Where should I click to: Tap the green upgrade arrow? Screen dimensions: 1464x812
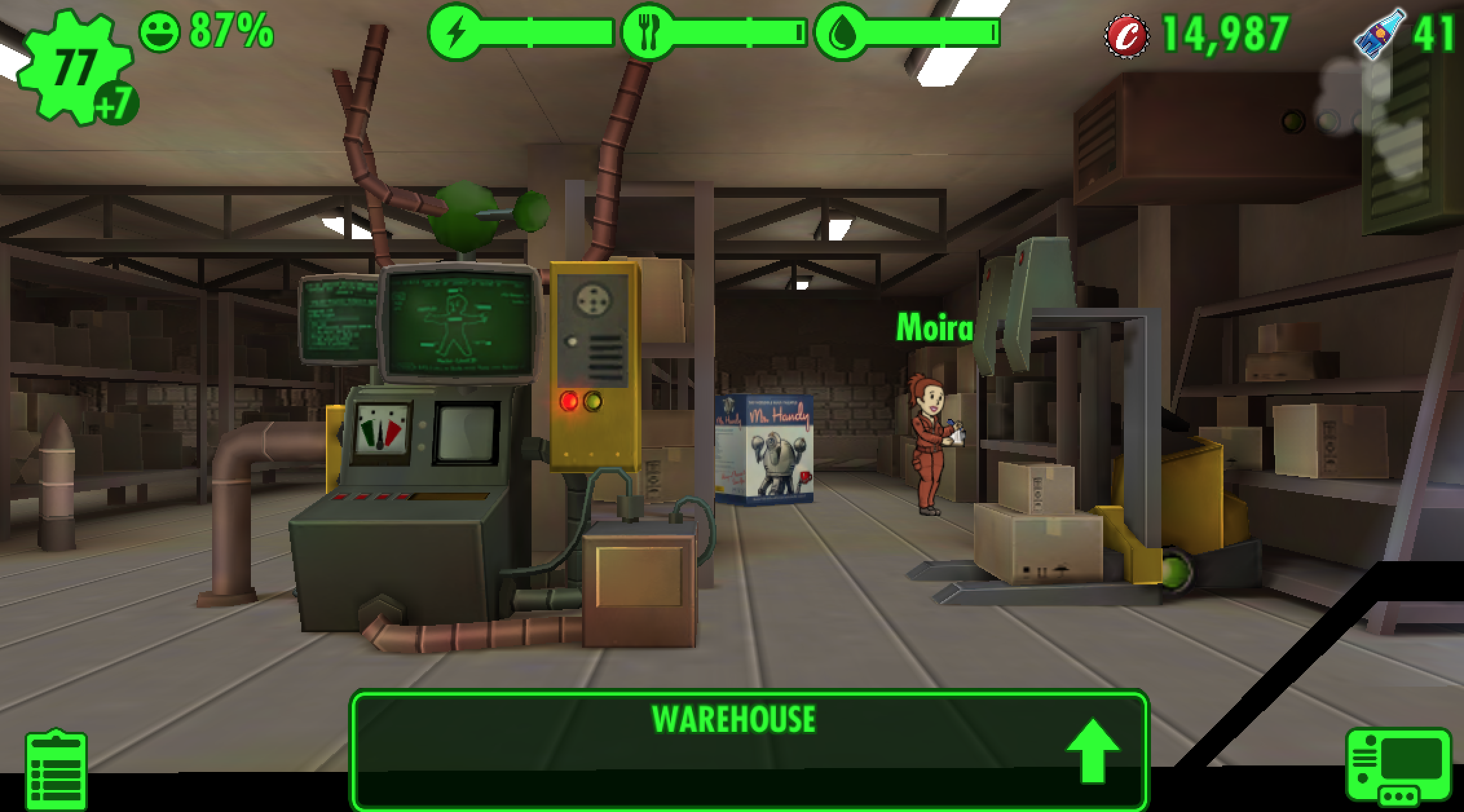1092,749
